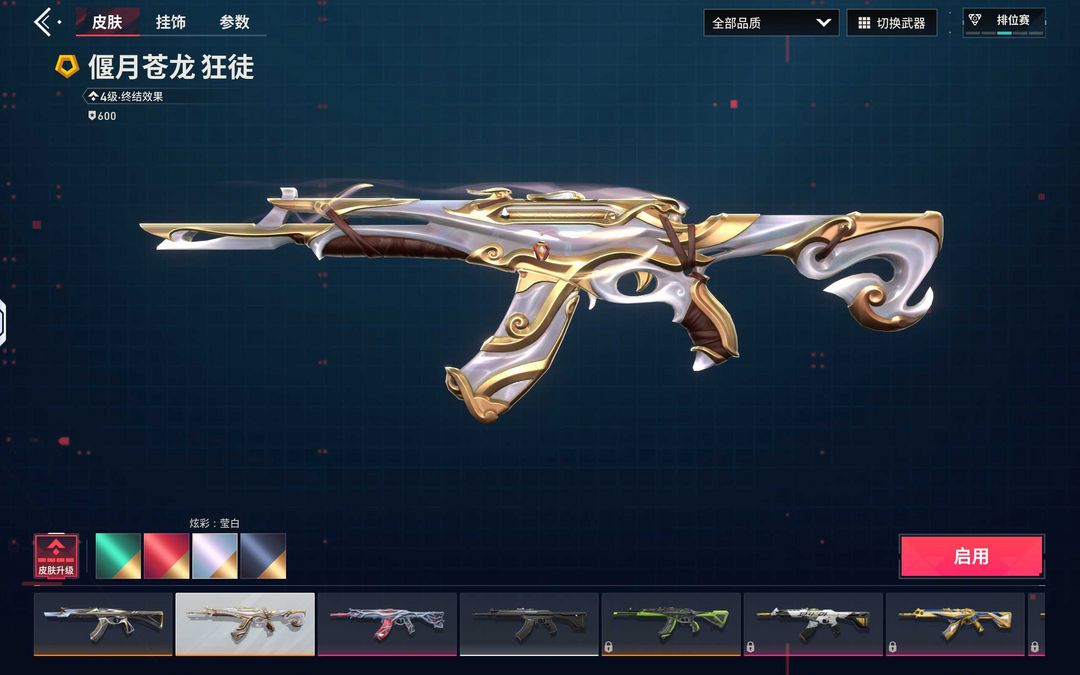This screenshot has width=1080, height=675.
Task: Select the 排位赛 mode indicator
Action: [x=1004, y=22]
